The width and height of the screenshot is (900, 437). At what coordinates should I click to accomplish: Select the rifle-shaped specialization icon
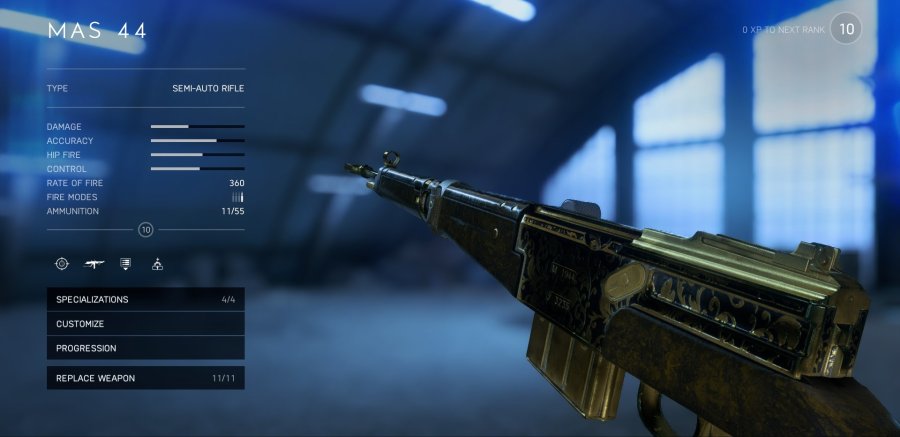point(95,264)
